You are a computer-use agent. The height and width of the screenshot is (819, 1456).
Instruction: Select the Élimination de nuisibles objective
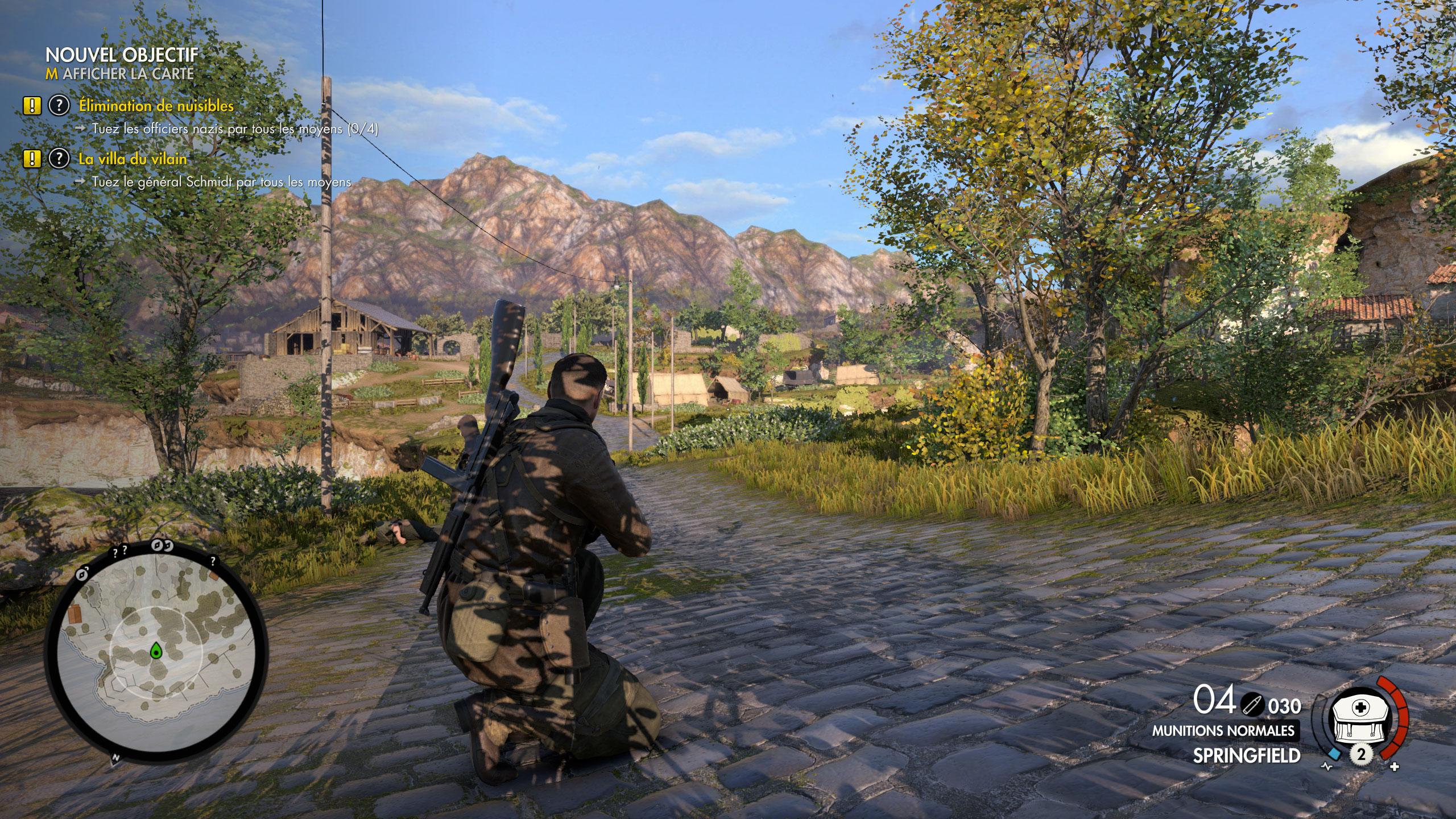coord(156,106)
